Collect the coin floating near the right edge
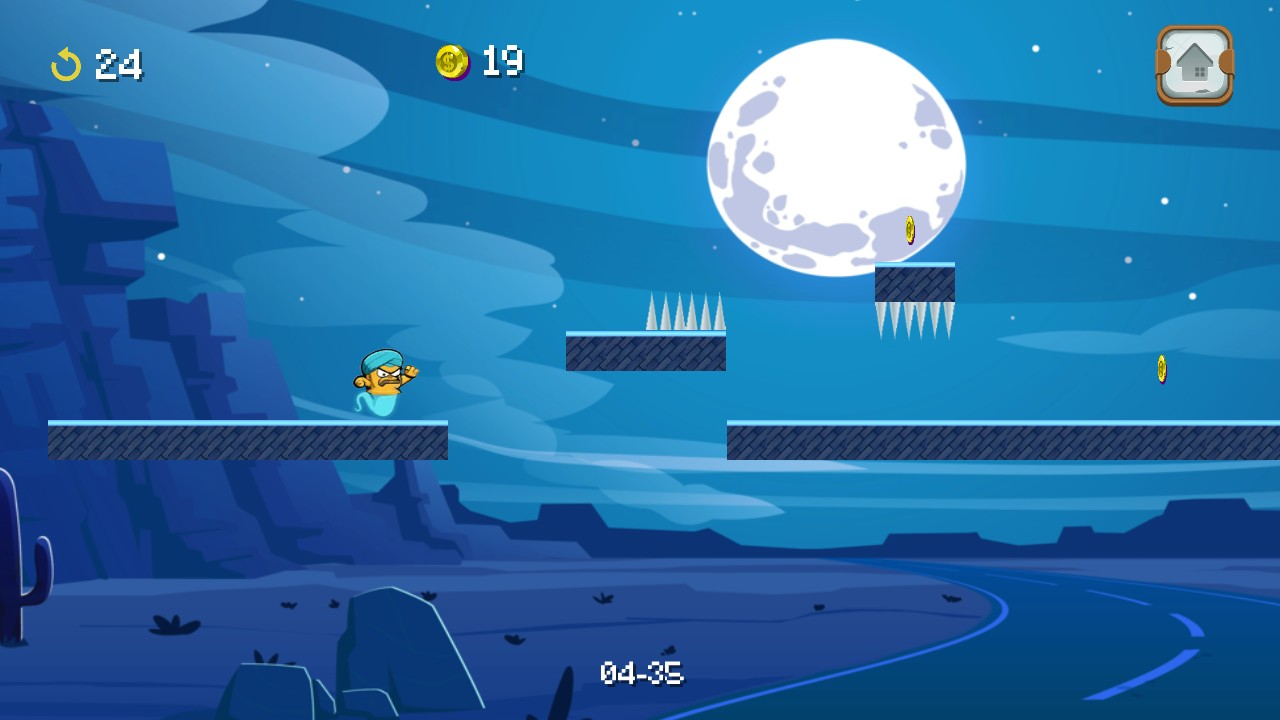 click(x=1161, y=368)
